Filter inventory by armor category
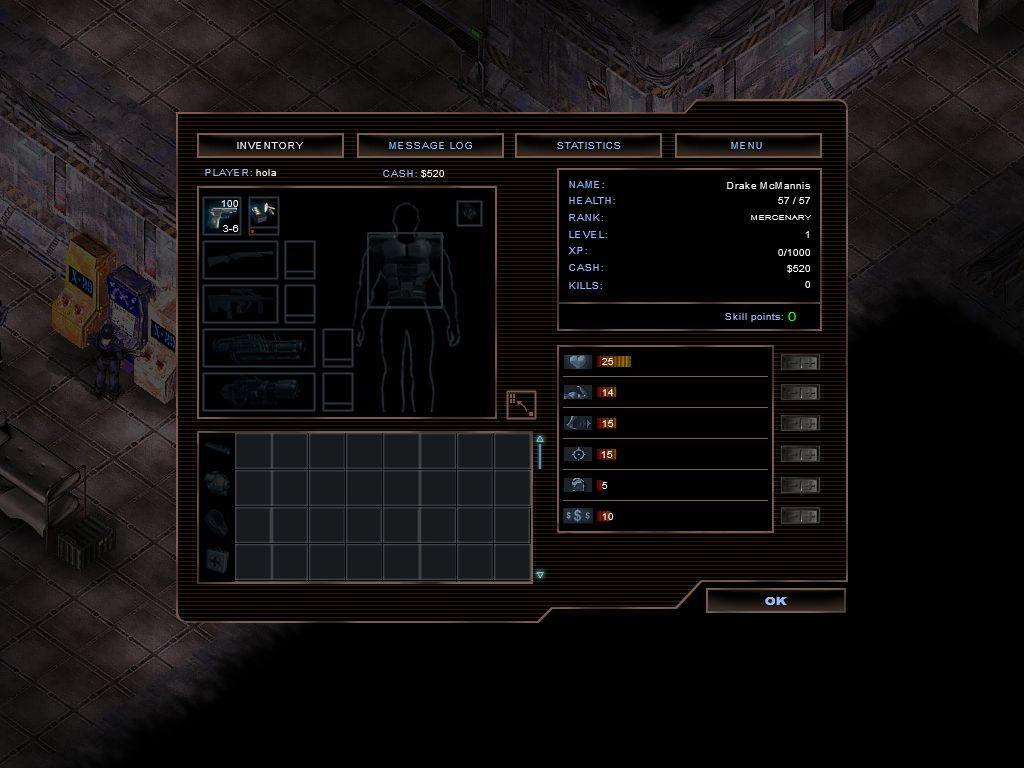1024x768 pixels. tap(217, 485)
